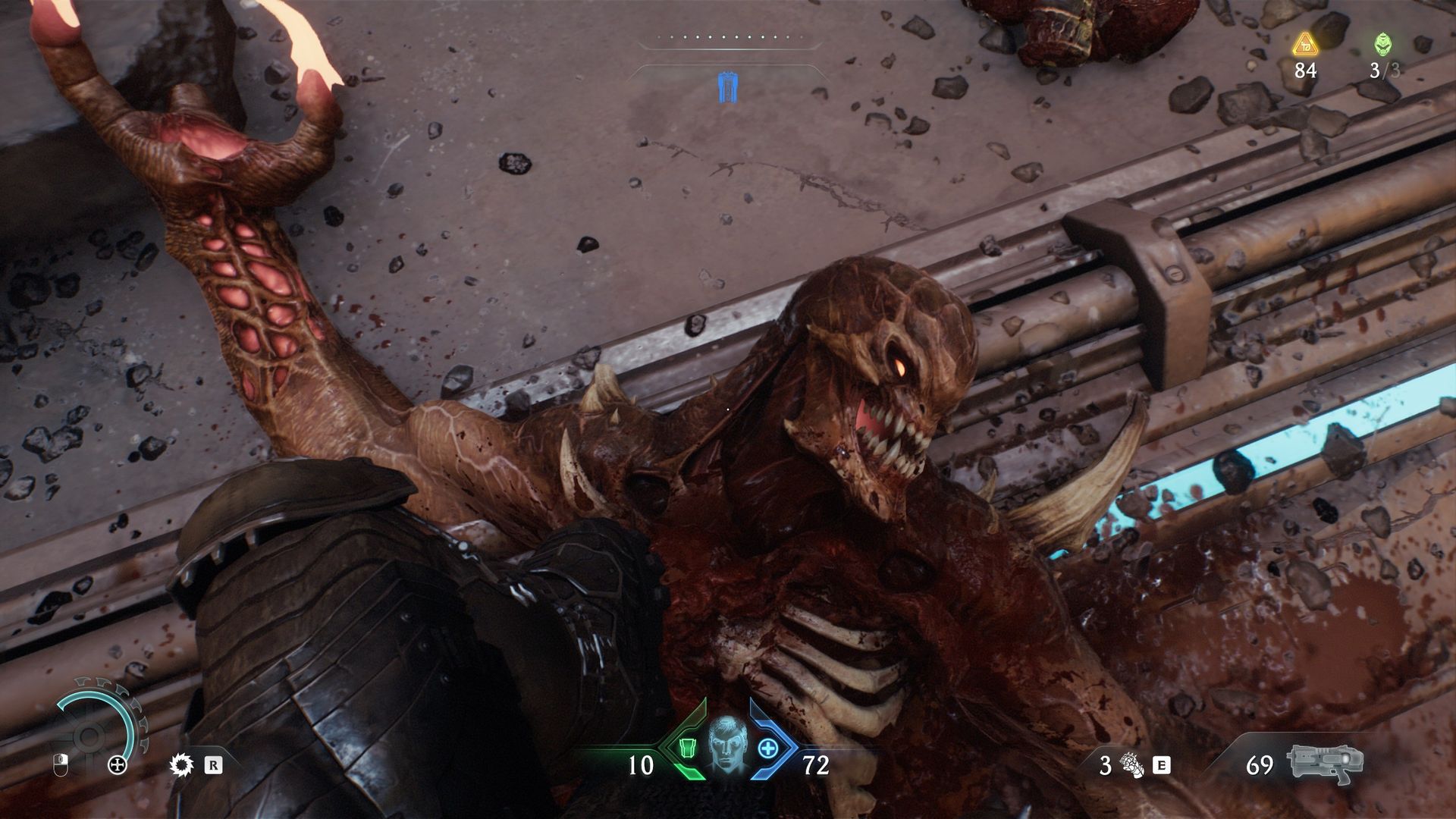The image size is (1456, 819).
Task: Click the green armor icon
Action: pyautogui.click(x=687, y=748)
